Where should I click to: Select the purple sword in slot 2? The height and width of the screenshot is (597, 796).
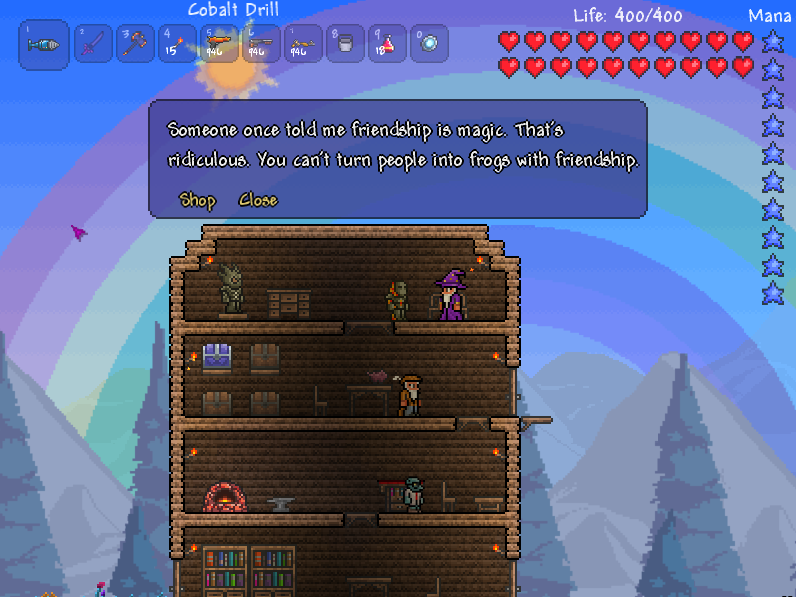(93, 44)
